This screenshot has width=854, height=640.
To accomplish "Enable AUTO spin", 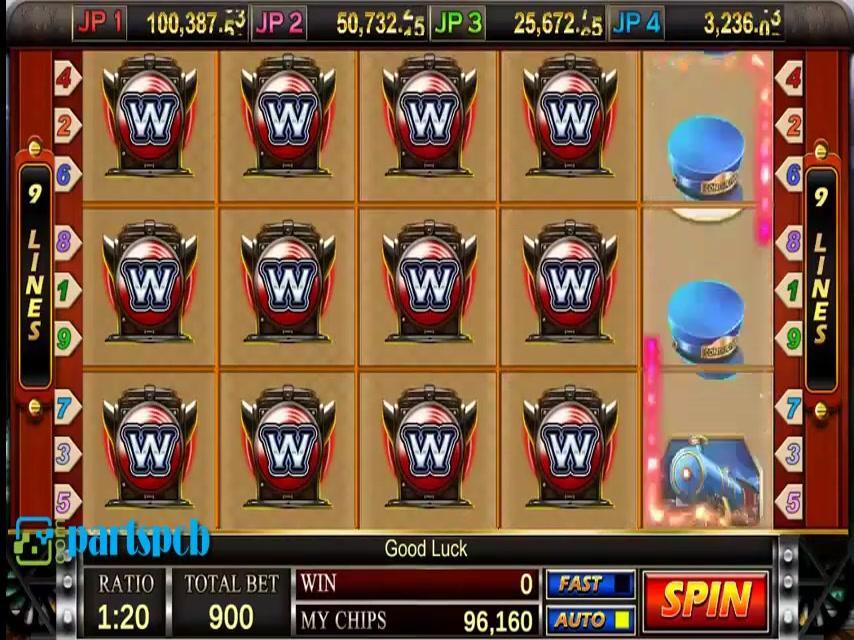I will (590, 619).
